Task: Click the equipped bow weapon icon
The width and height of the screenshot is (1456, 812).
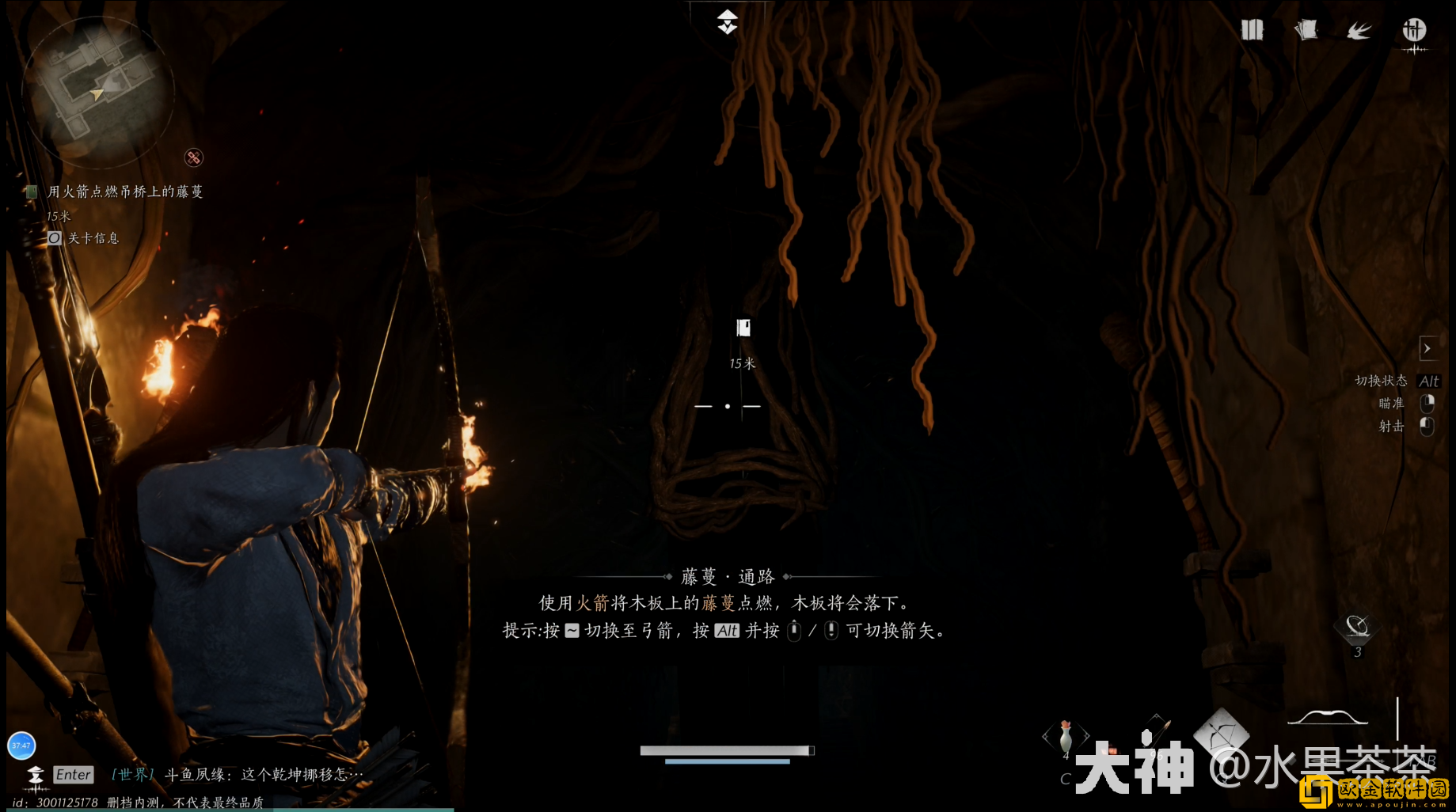Action: (1328, 718)
